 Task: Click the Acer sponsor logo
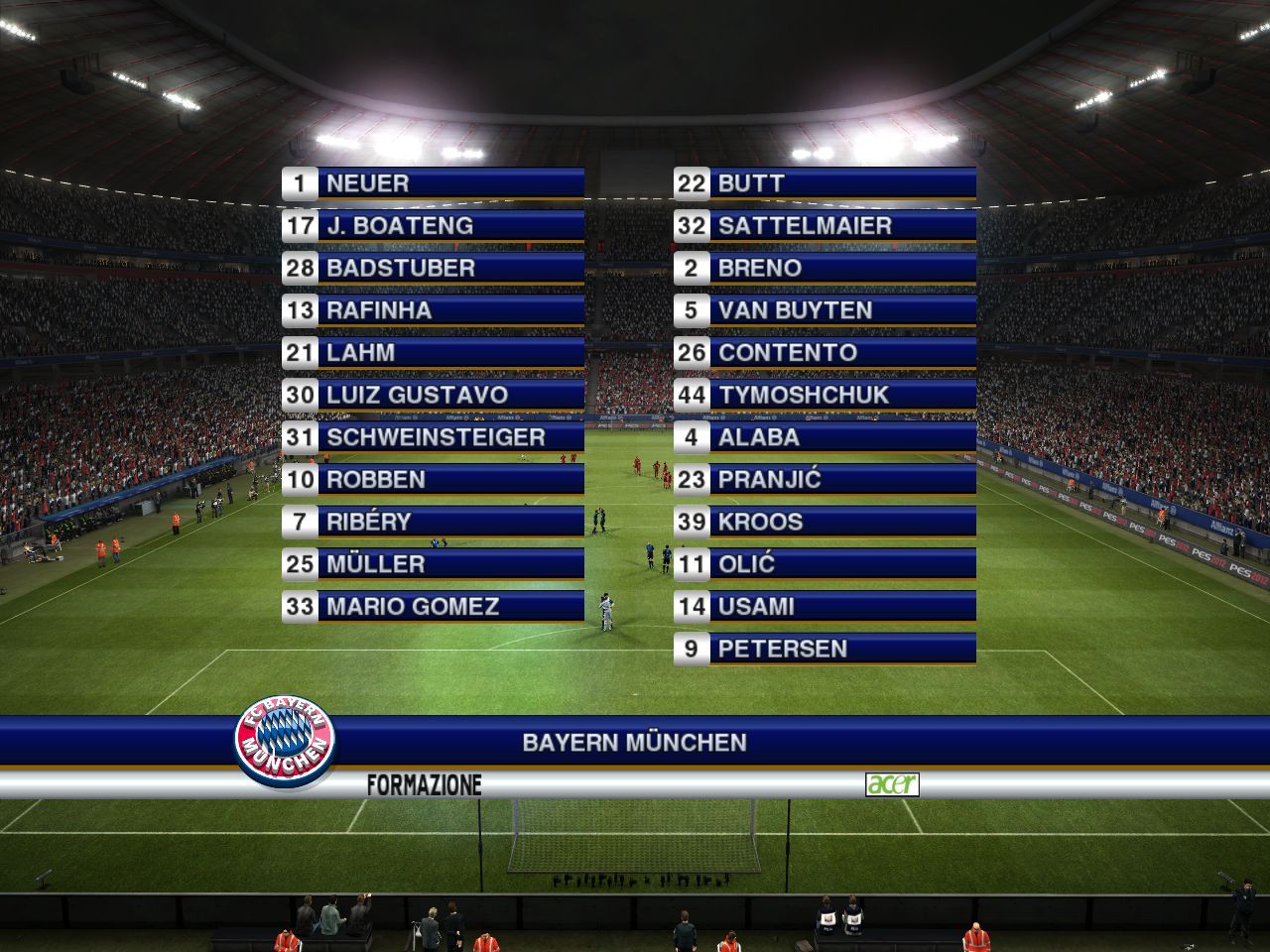tap(892, 784)
